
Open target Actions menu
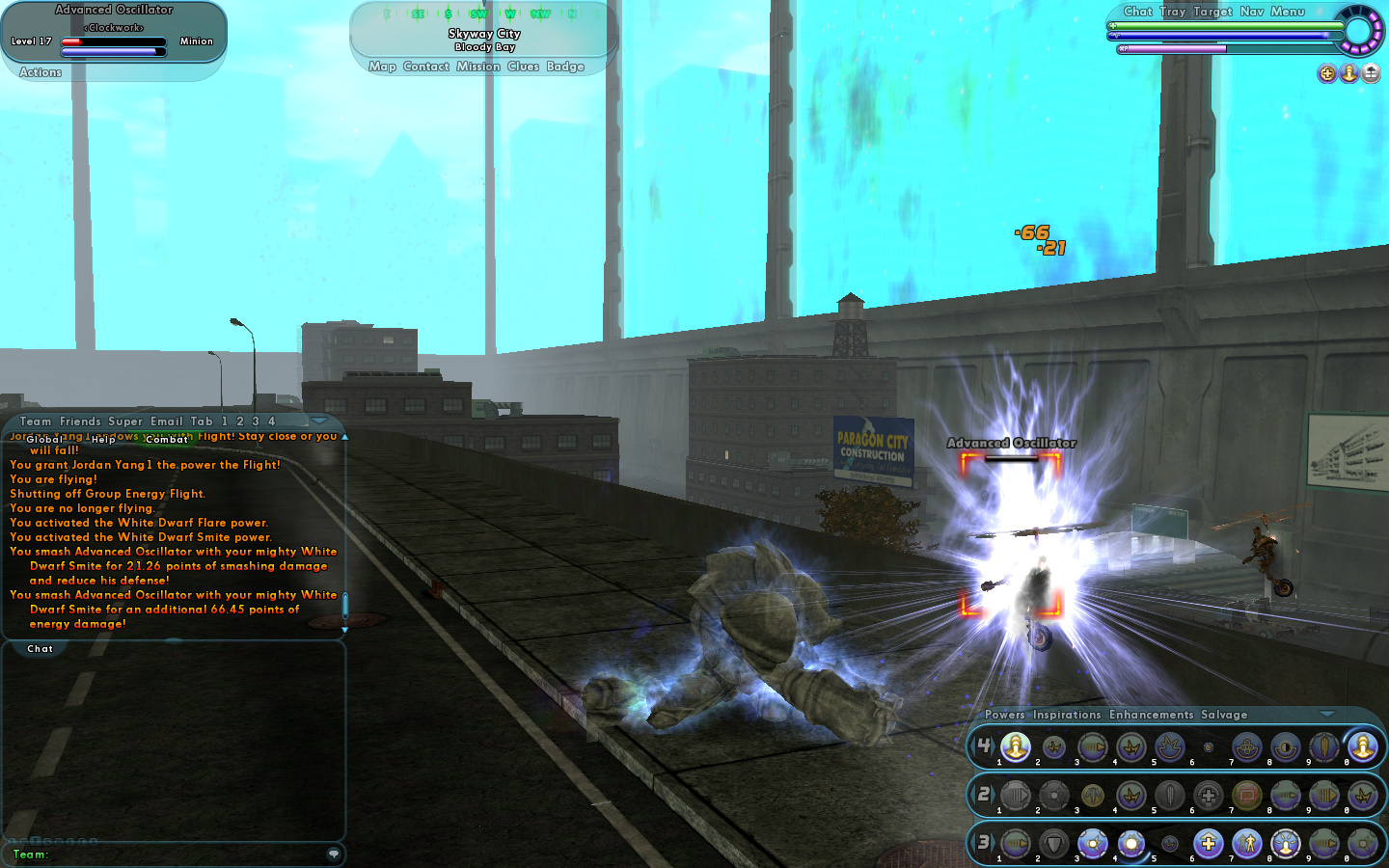coord(41,72)
